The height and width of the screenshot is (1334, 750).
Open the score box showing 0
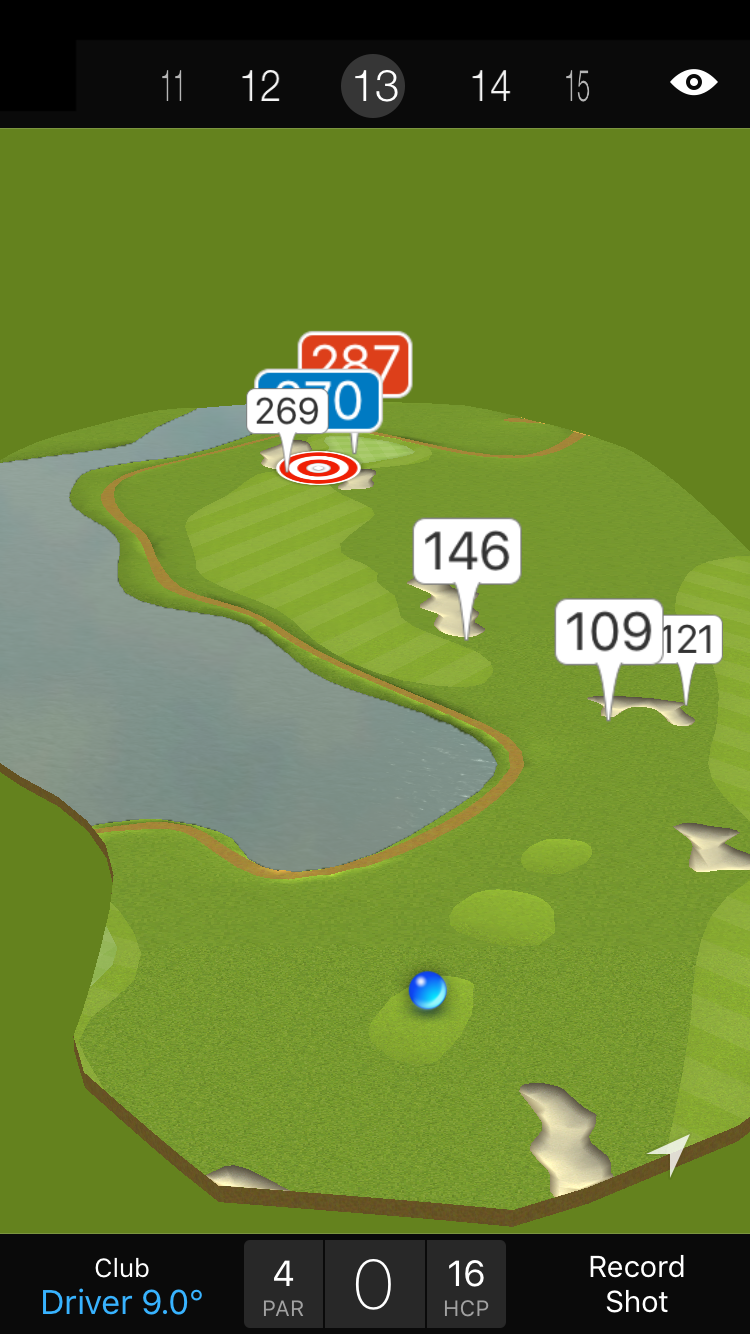coord(374,1285)
